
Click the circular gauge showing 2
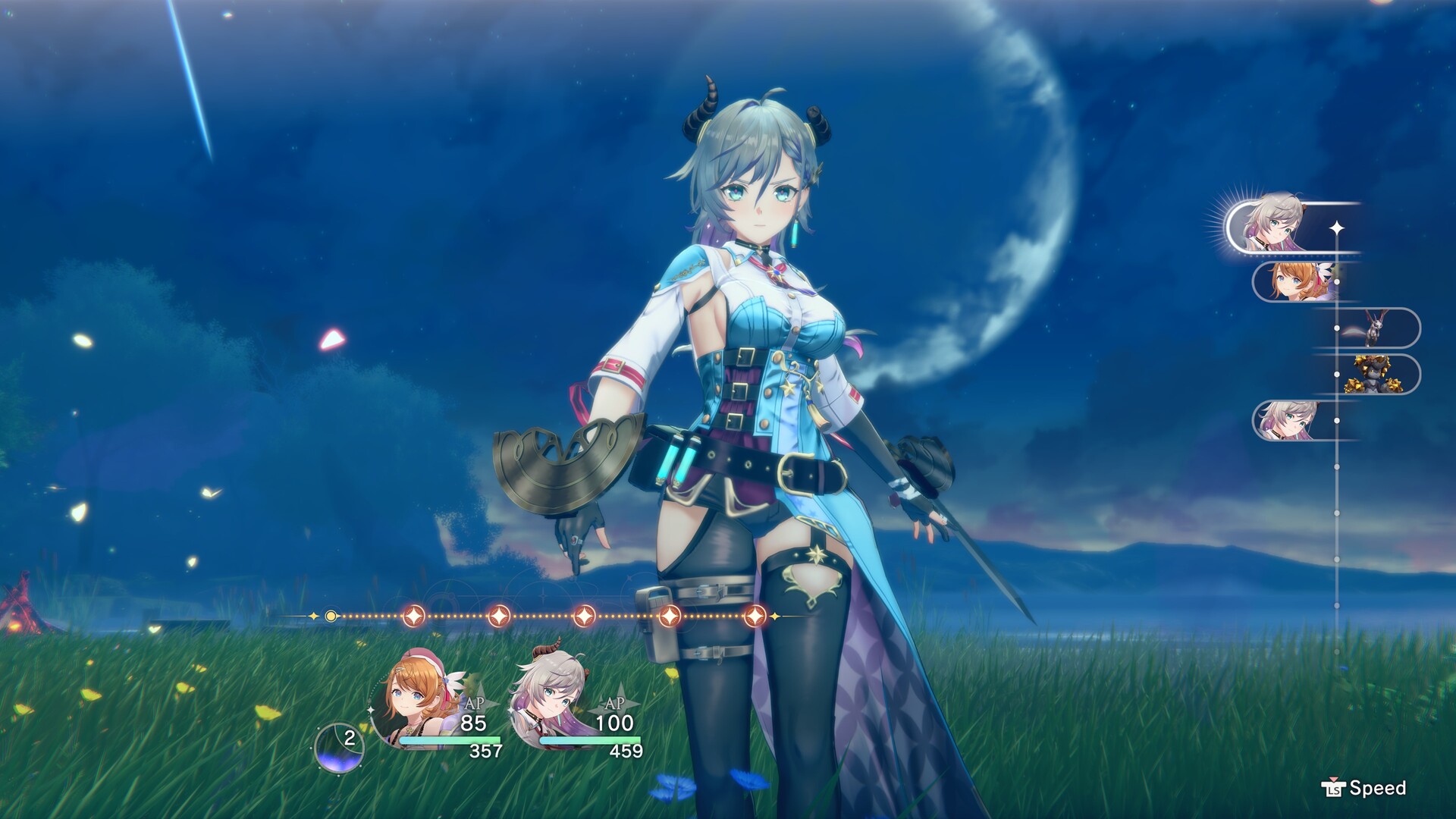pyautogui.click(x=340, y=746)
